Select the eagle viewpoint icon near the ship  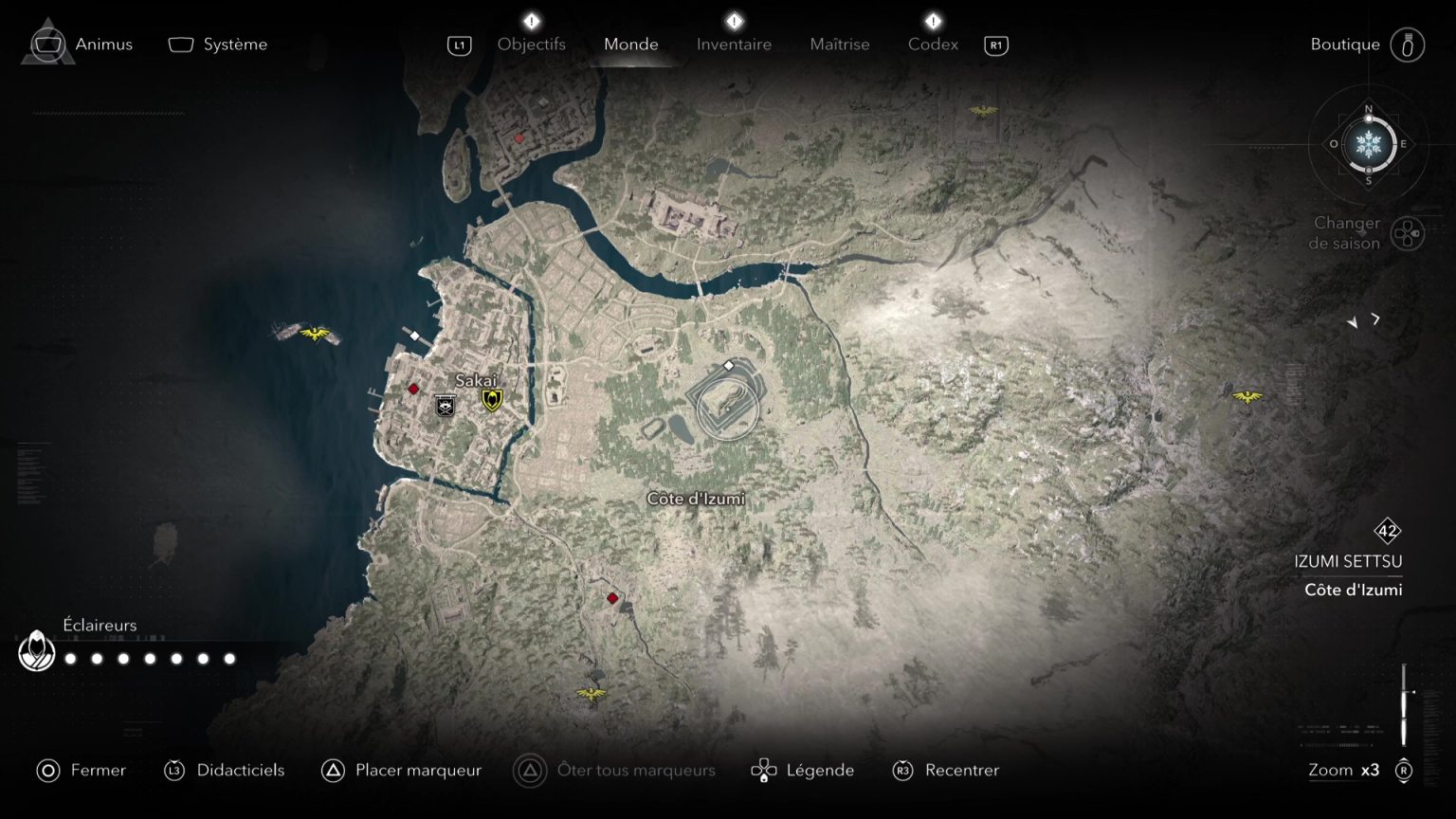316,334
